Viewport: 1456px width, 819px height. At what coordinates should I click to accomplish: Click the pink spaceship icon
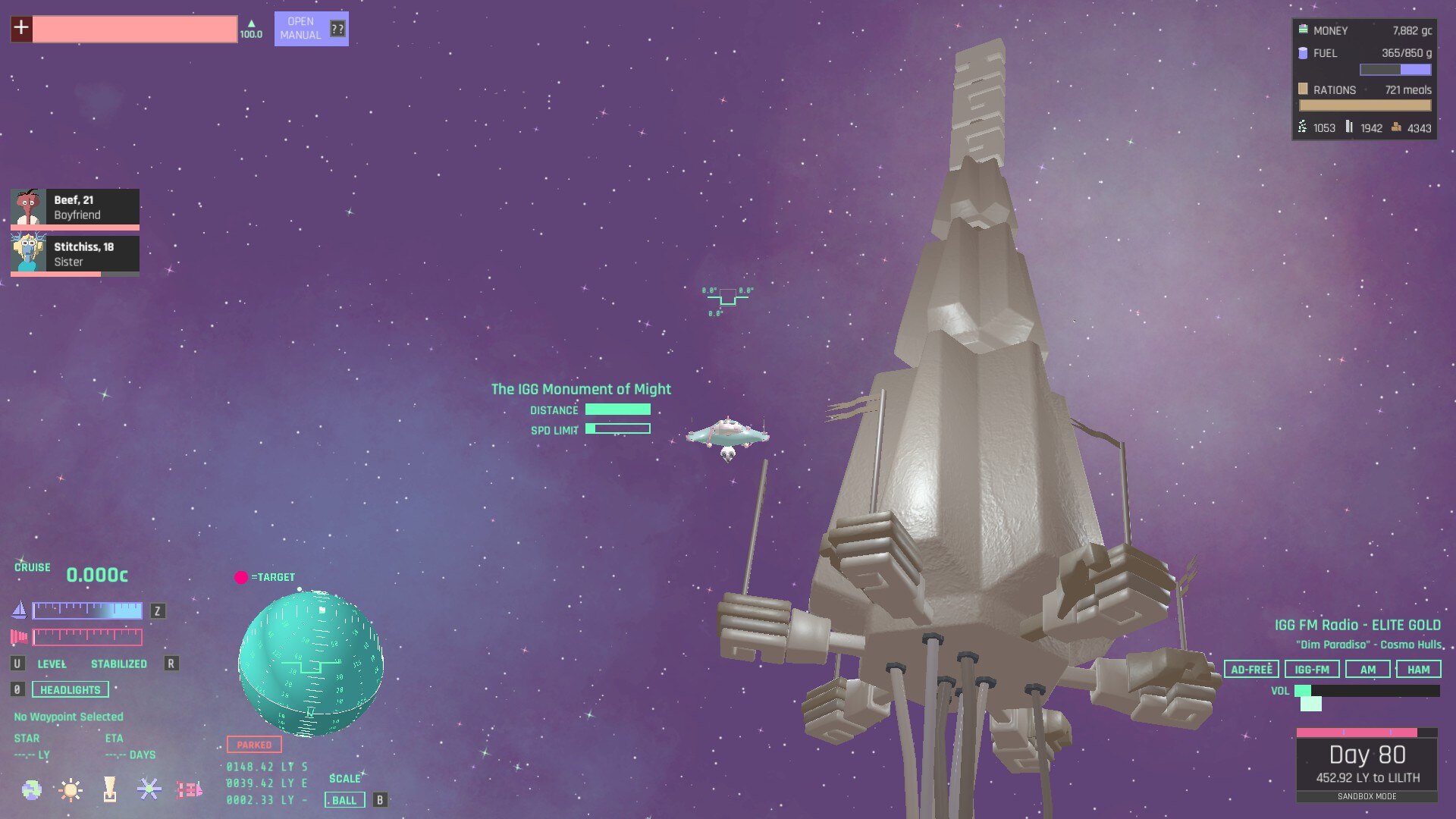pyautogui.click(x=189, y=790)
